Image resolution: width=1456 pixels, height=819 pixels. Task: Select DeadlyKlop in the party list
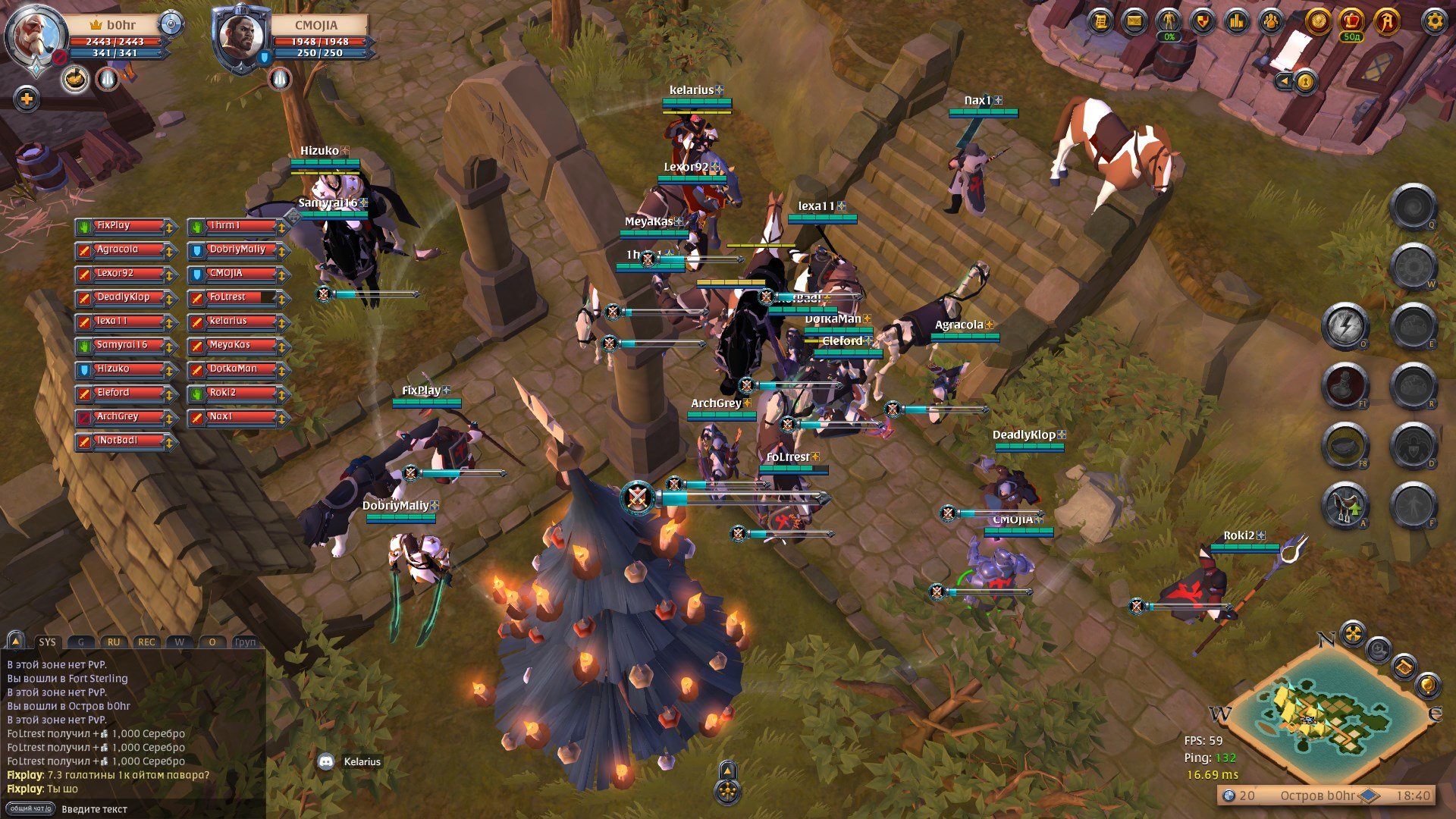(x=126, y=297)
